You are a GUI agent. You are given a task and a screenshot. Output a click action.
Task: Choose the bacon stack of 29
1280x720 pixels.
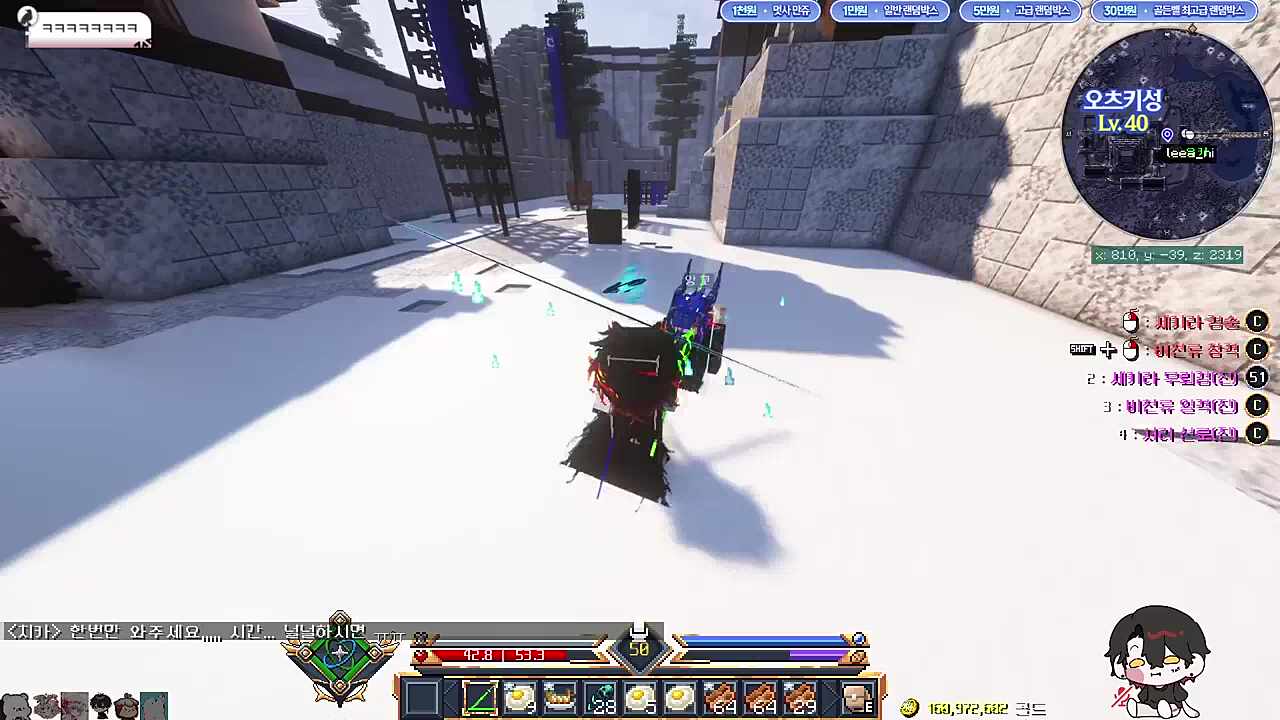800,697
